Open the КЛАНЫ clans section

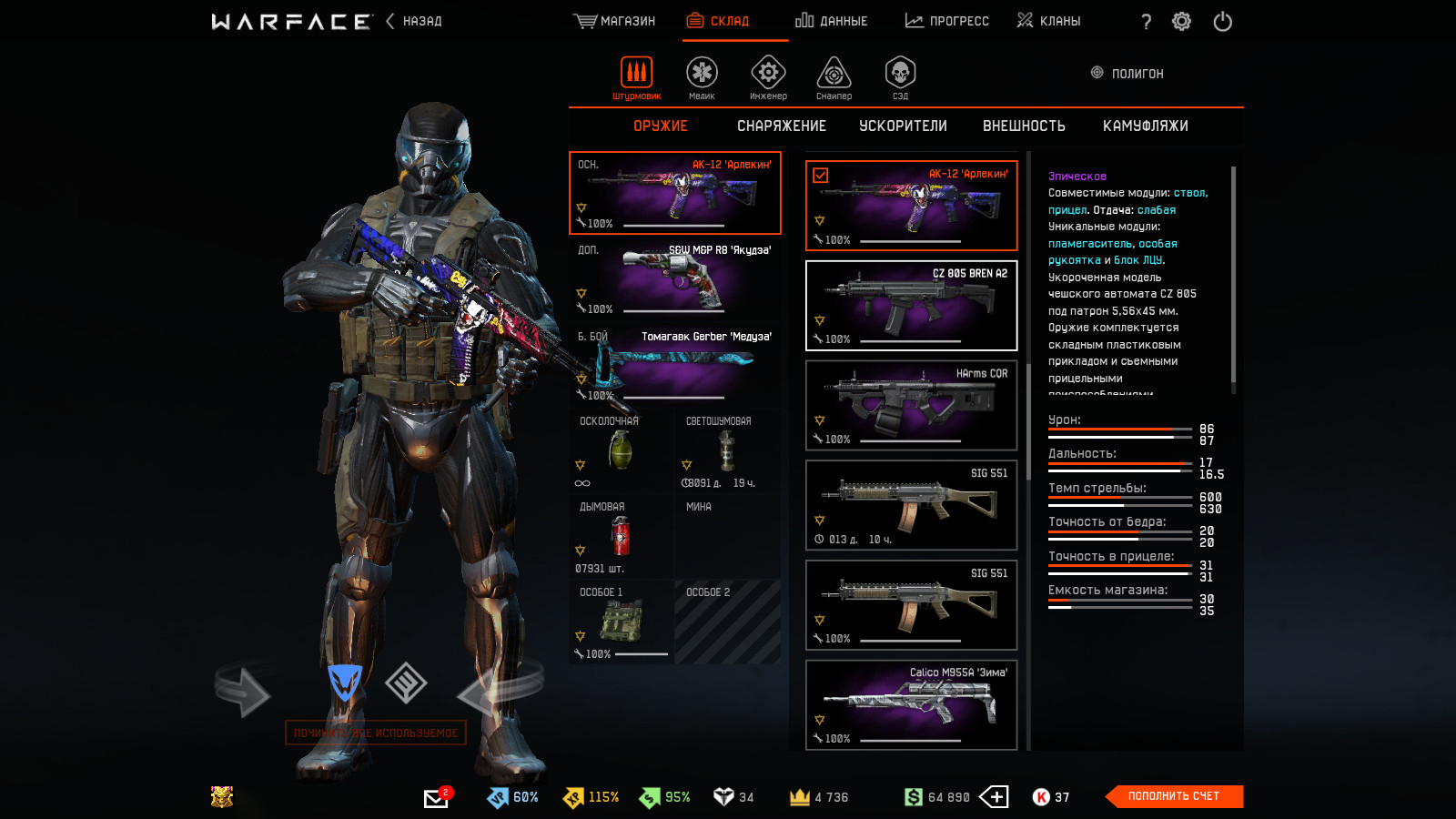[x=1048, y=21]
